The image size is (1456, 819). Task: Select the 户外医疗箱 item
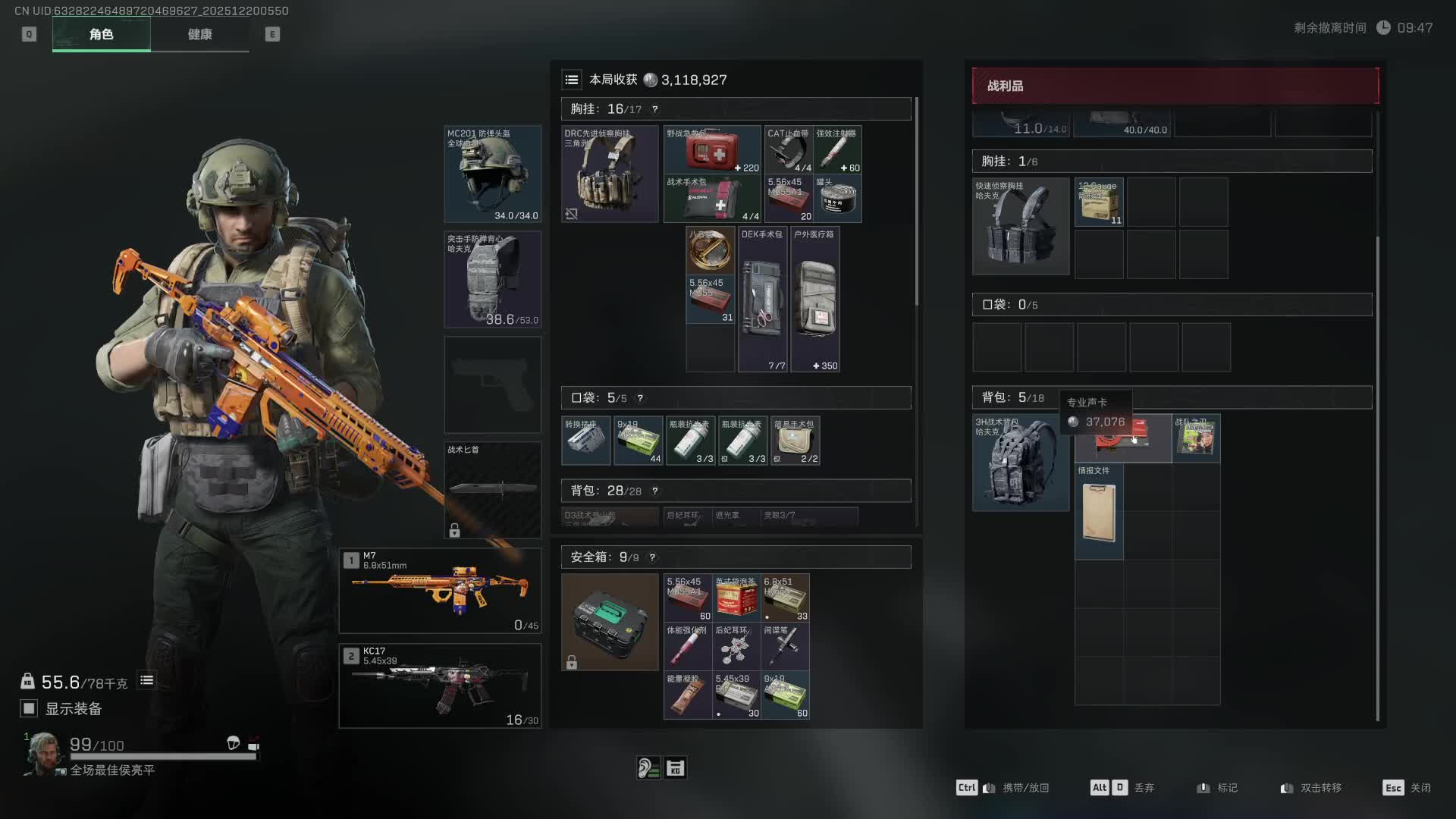814,300
